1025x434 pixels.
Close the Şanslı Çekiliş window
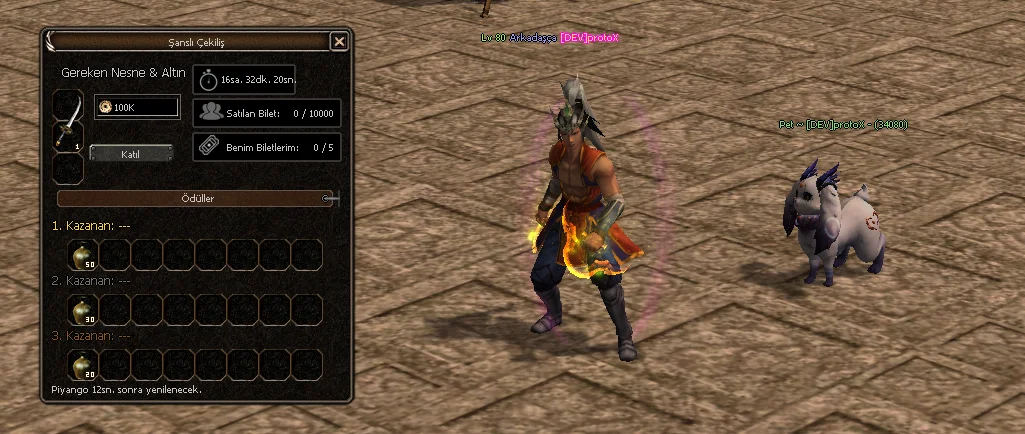(x=339, y=41)
